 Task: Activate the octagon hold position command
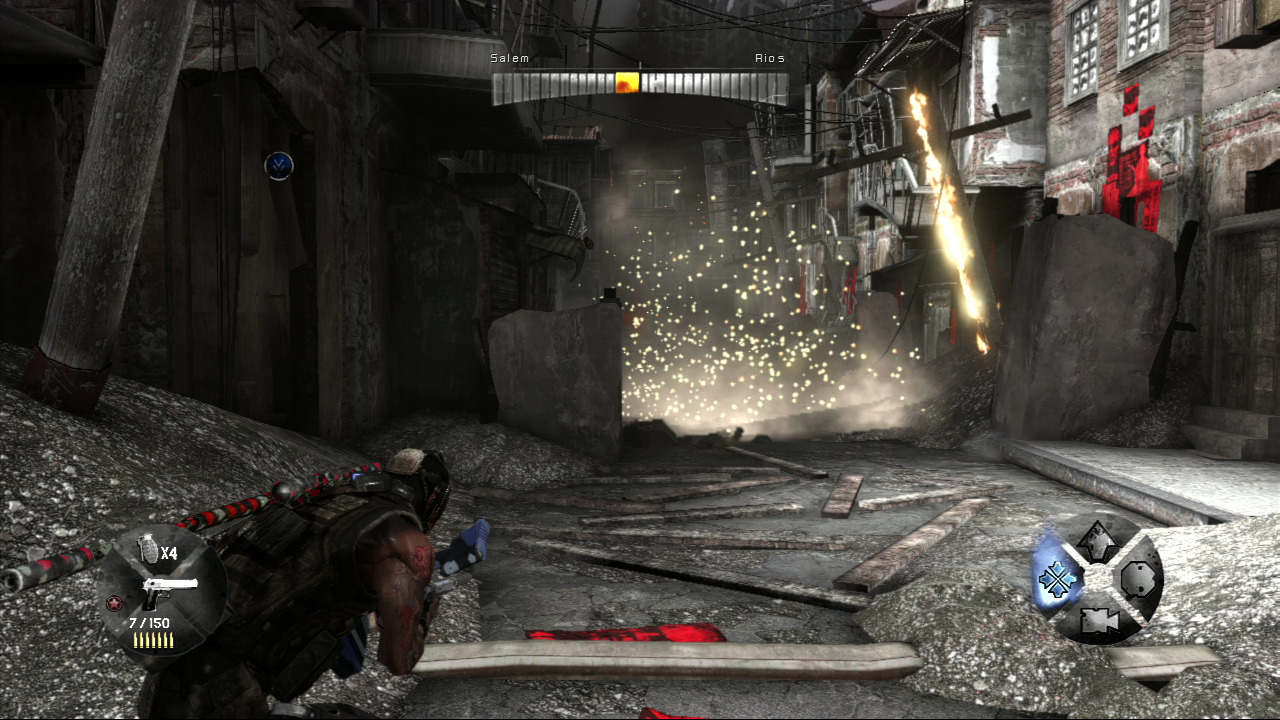(1138, 579)
